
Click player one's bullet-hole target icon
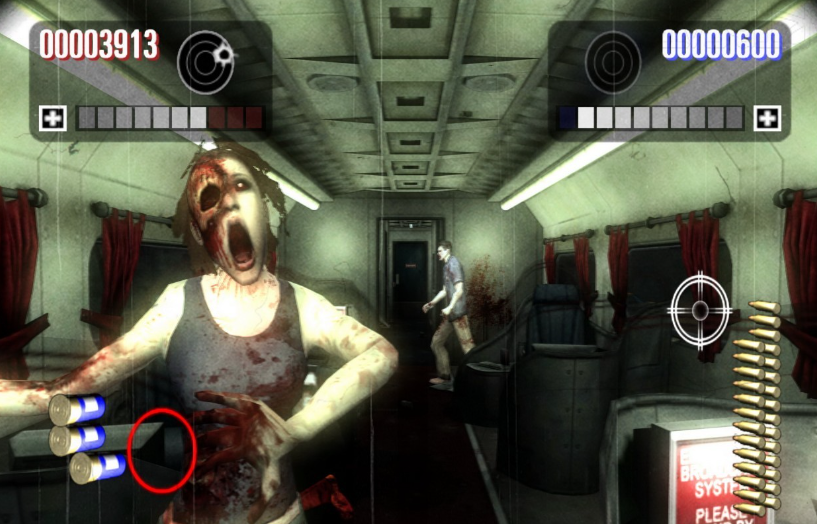(x=206, y=61)
